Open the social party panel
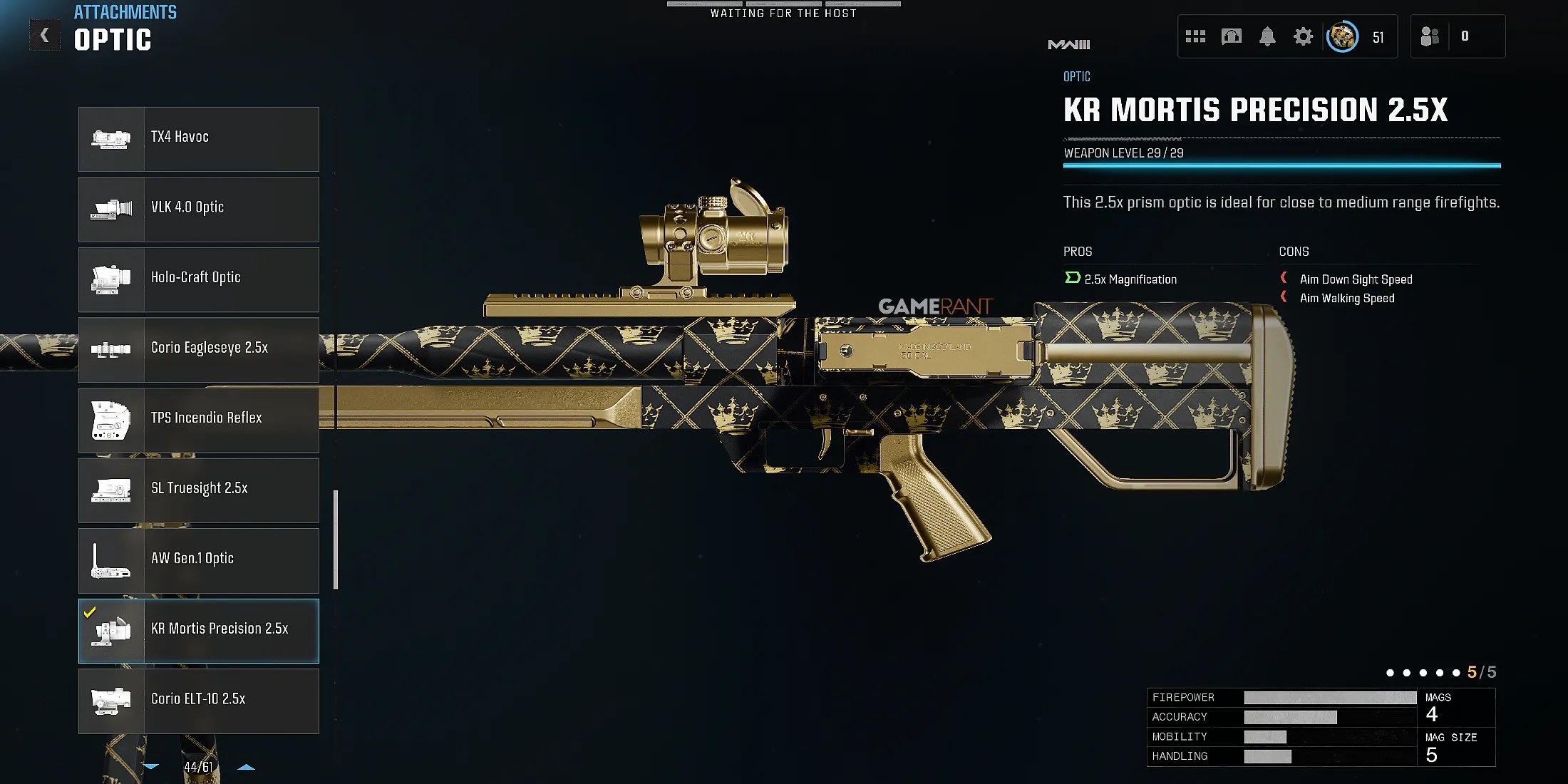The width and height of the screenshot is (1568, 784). [x=1430, y=36]
